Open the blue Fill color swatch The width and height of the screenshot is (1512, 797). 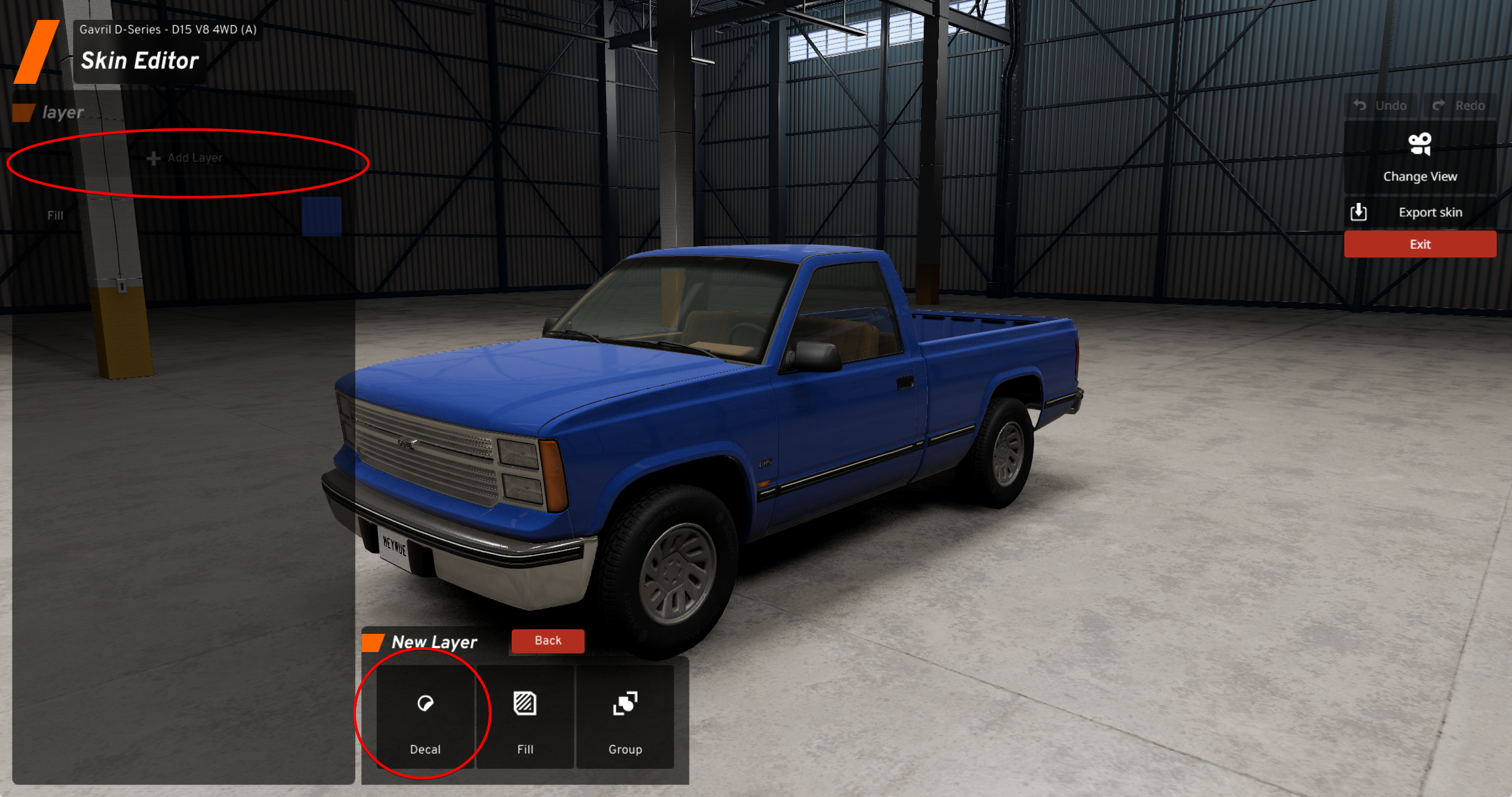(x=321, y=216)
